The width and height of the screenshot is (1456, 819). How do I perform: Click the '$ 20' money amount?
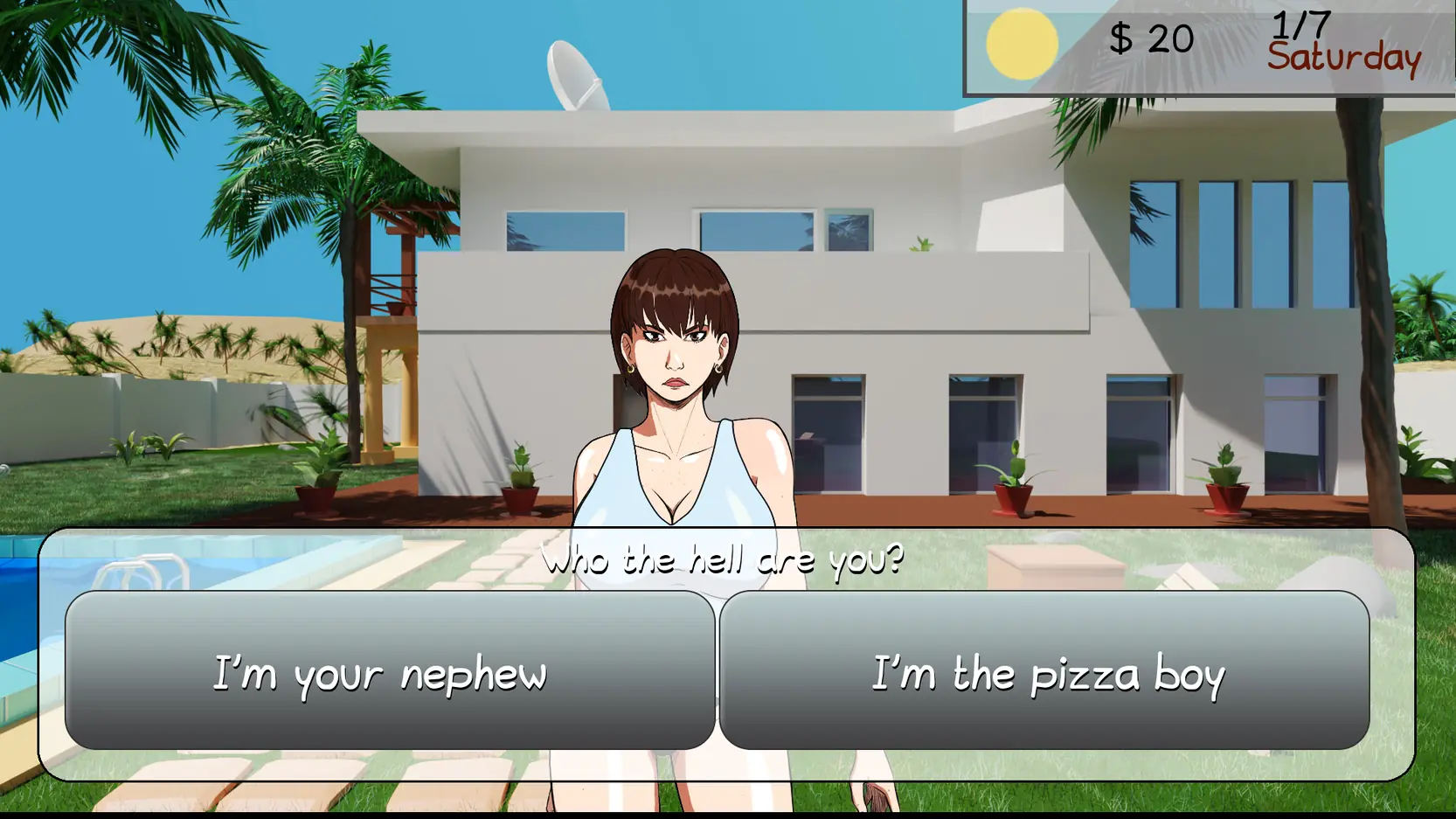[x=1150, y=38]
